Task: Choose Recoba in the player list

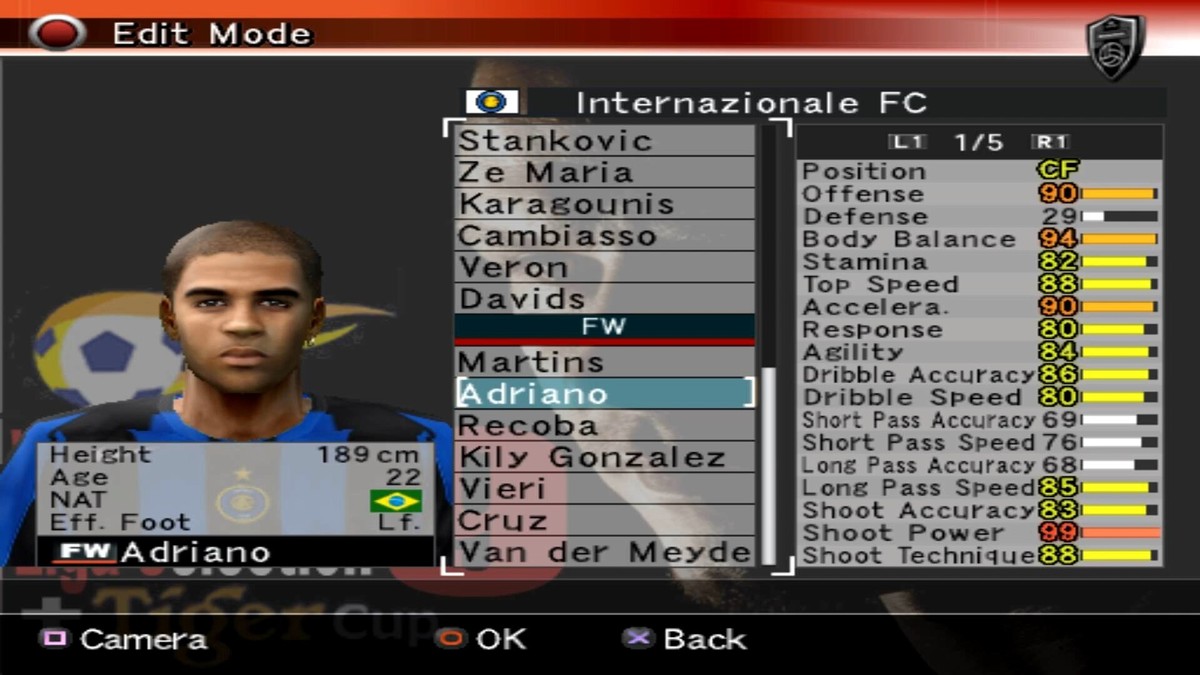Action: [x=604, y=425]
